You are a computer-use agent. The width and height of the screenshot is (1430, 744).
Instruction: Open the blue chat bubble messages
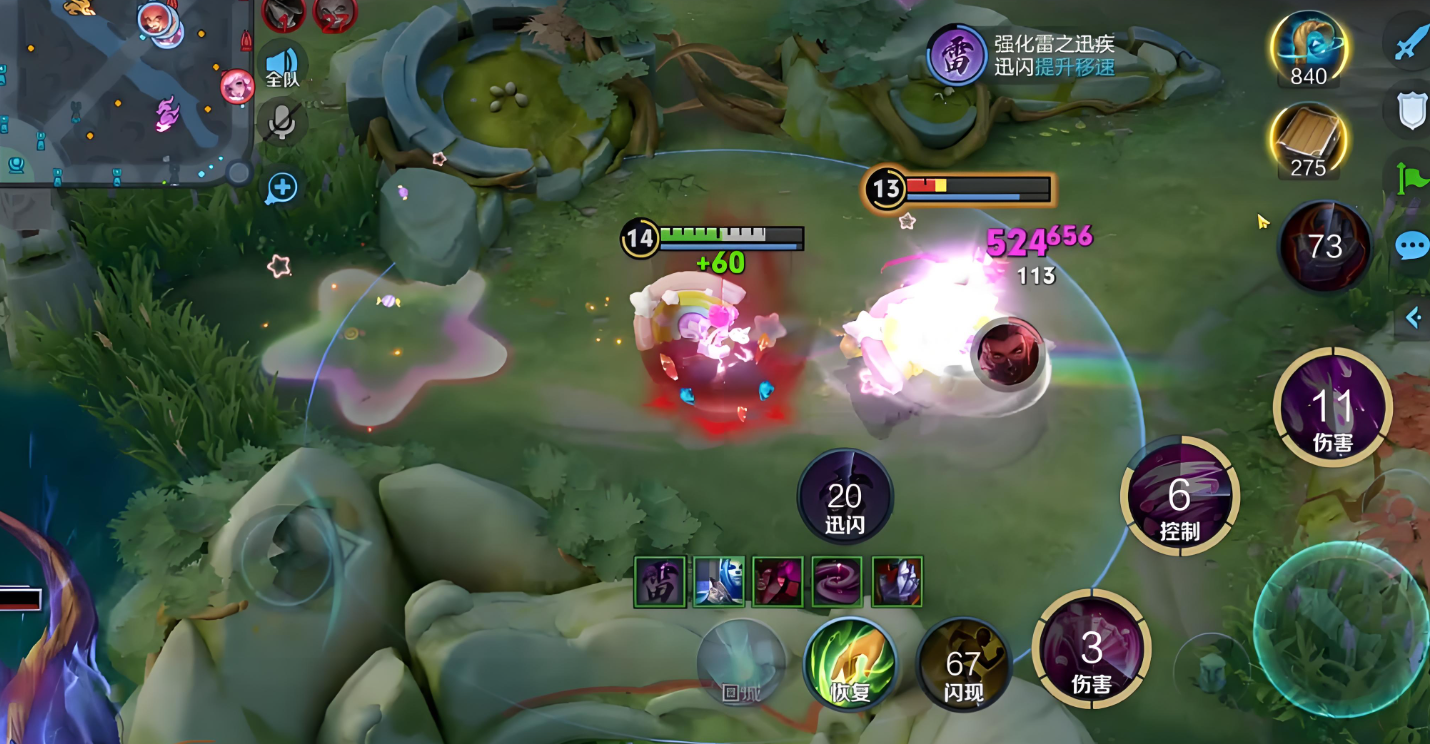[x=1412, y=245]
